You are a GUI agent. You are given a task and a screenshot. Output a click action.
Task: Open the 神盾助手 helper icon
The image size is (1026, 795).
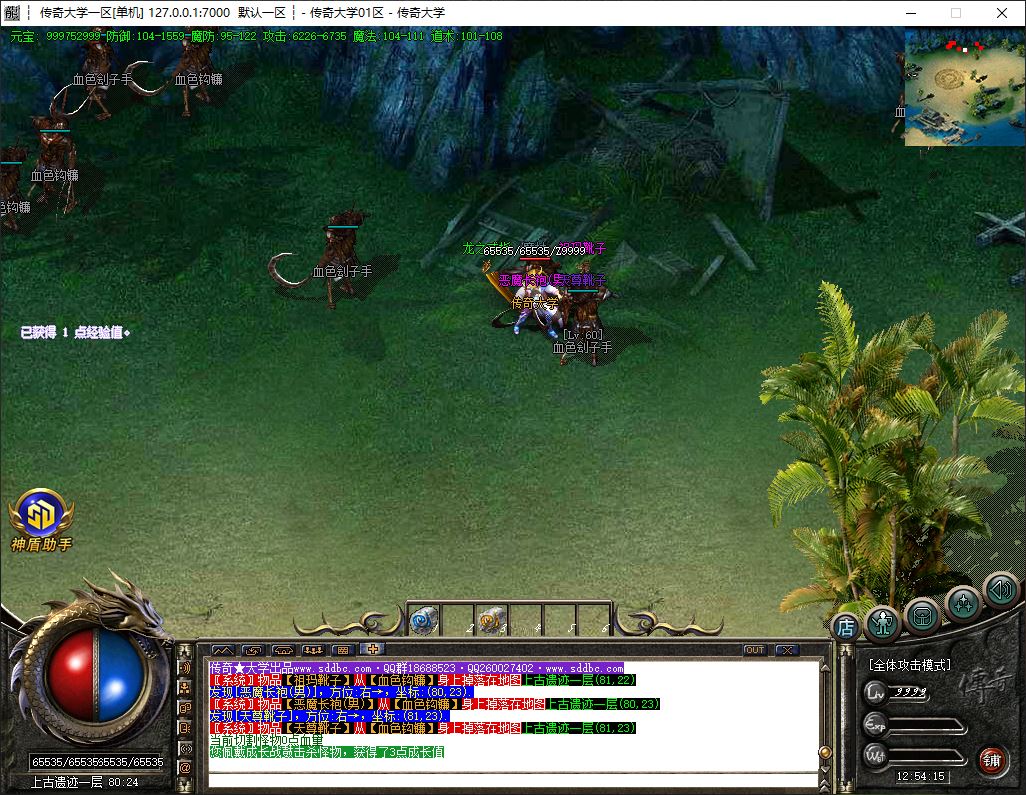coord(41,515)
